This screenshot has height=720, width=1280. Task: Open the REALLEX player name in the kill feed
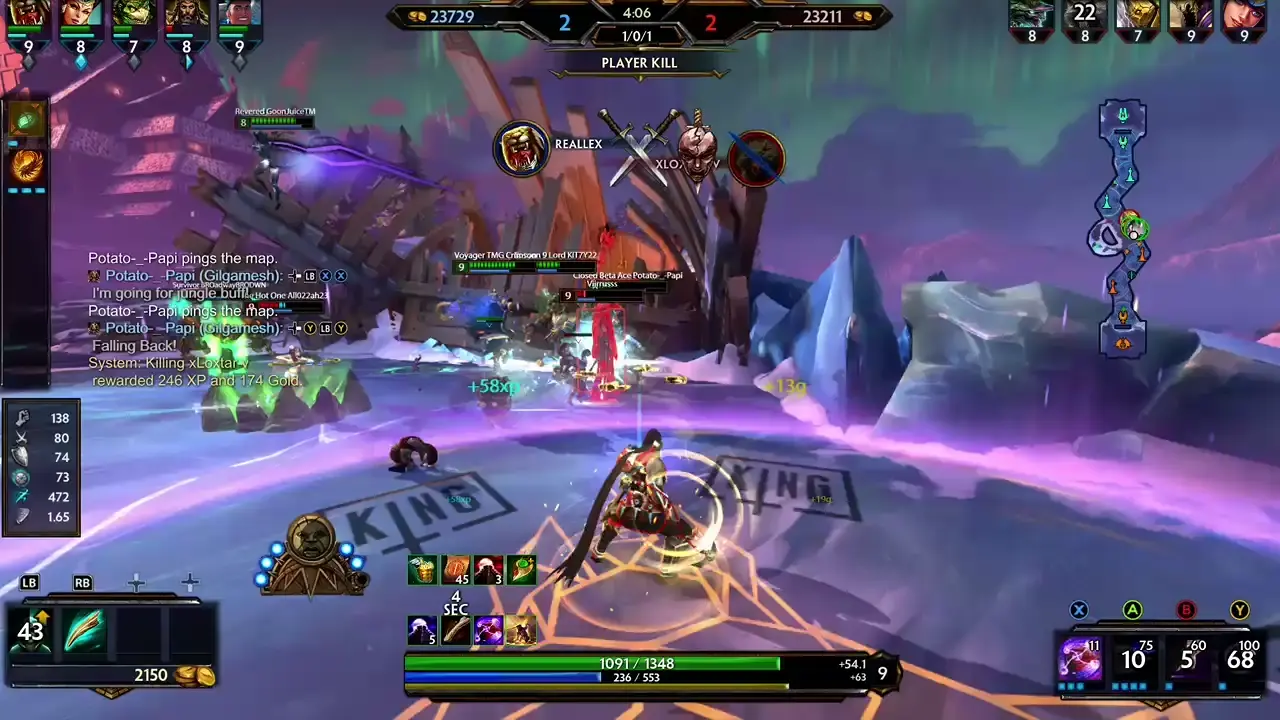[x=578, y=143]
